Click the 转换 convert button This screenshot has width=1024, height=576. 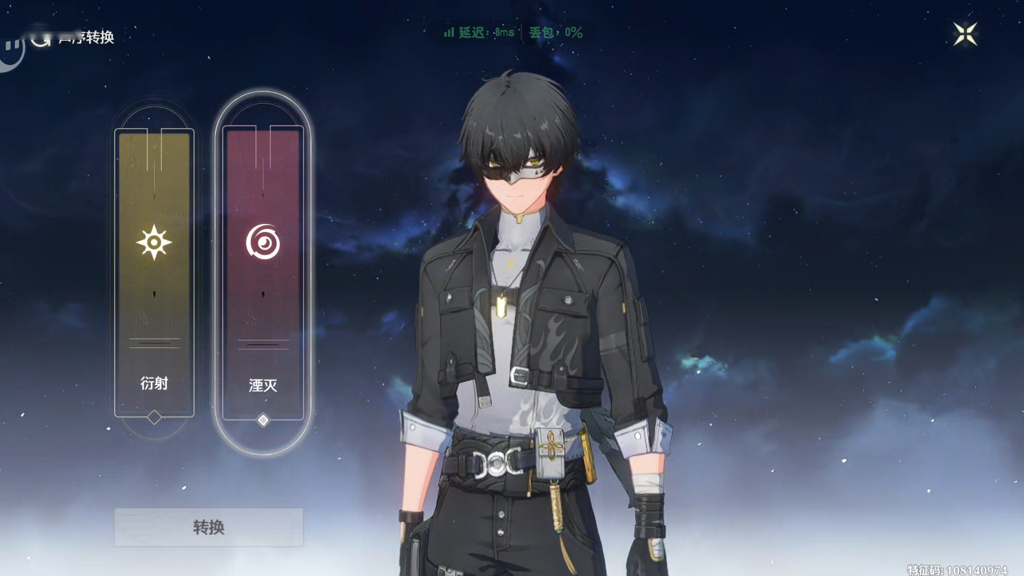(x=208, y=527)
